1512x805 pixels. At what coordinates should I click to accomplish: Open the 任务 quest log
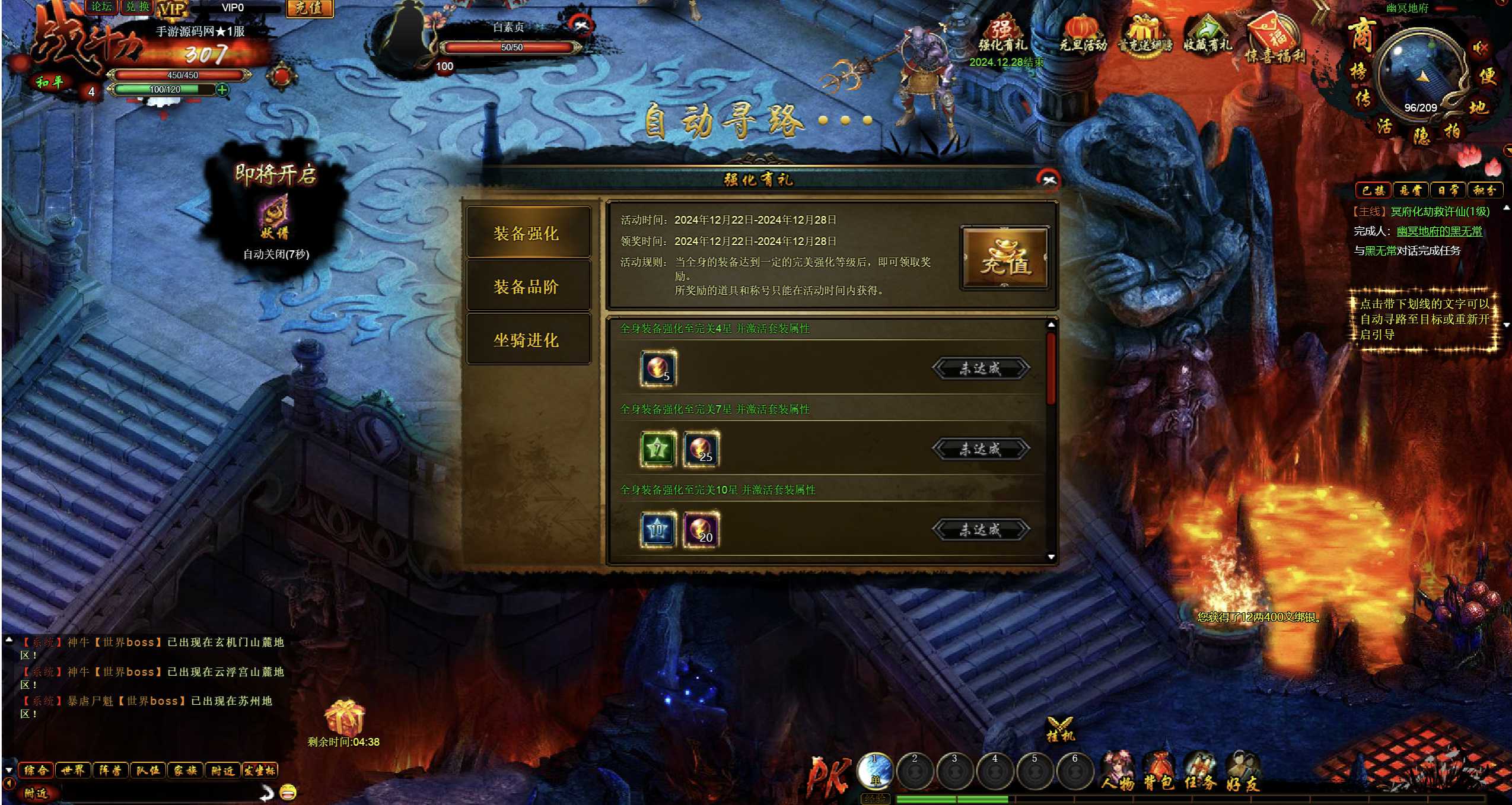tap(1200, 772)
